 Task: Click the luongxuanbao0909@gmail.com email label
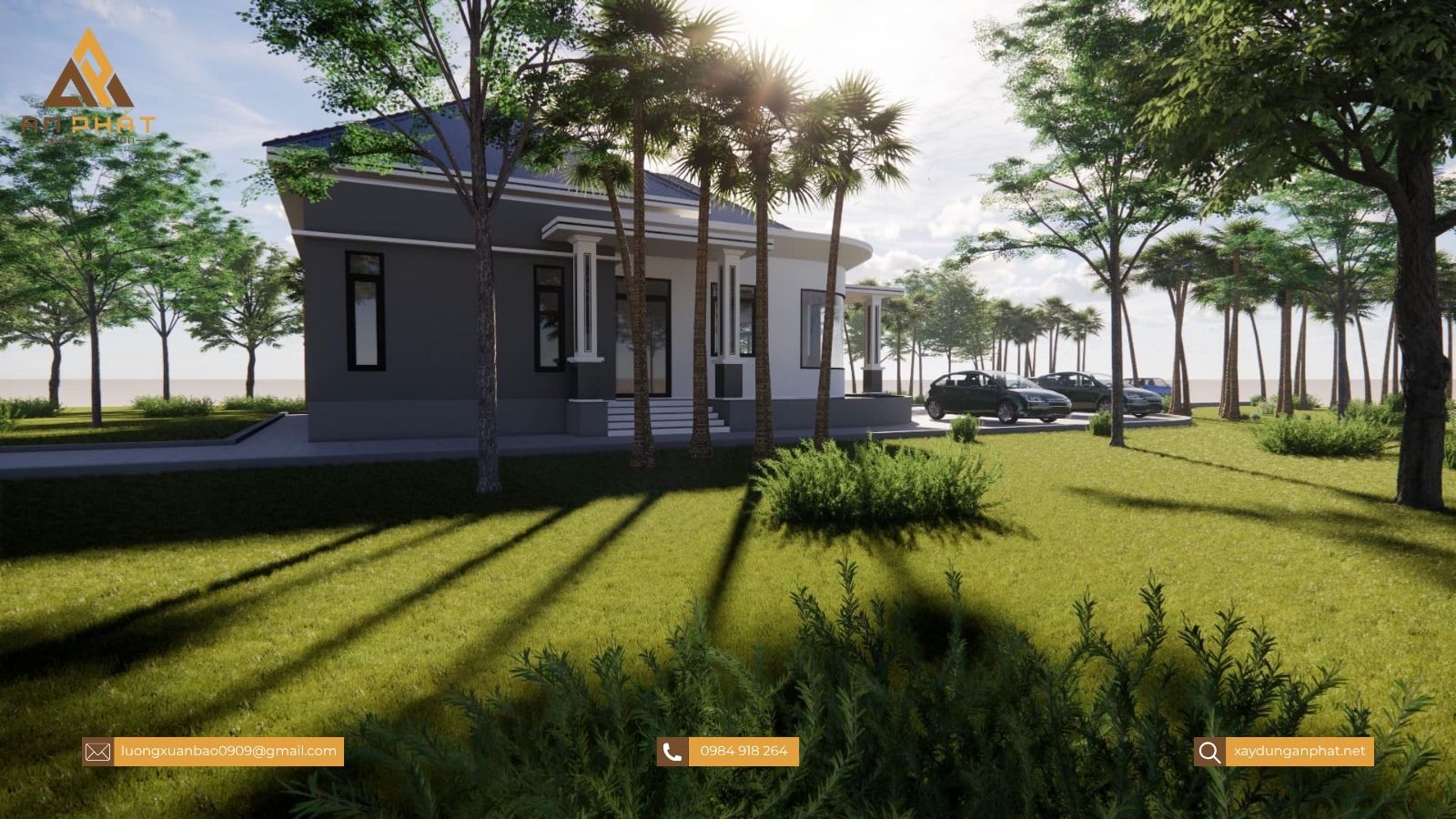(228, 751)
